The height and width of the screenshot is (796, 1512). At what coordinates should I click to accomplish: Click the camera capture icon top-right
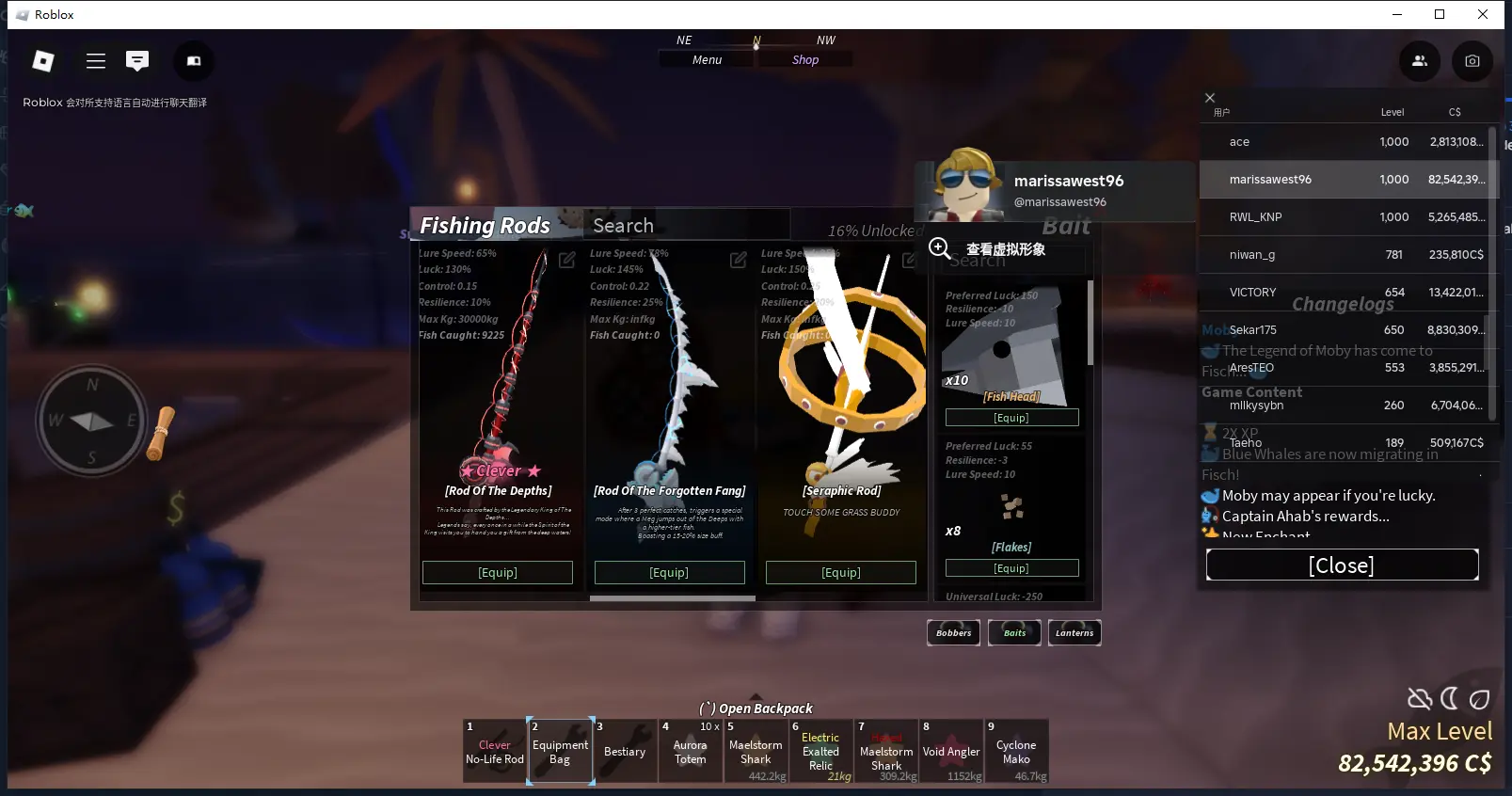1472,61
